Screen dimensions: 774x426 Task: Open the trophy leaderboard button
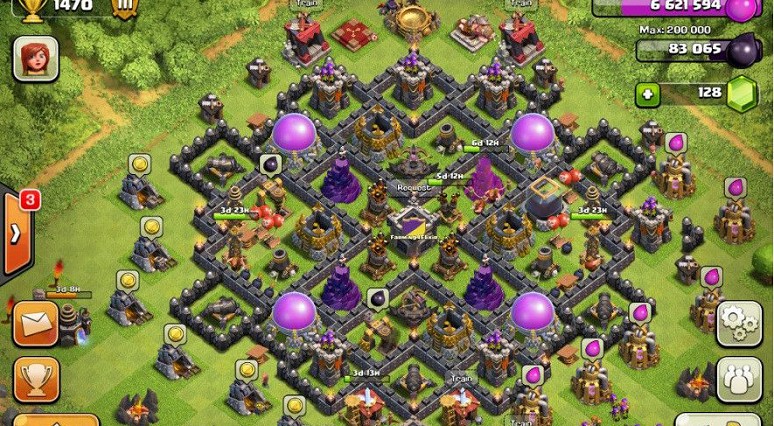(36, 378)
